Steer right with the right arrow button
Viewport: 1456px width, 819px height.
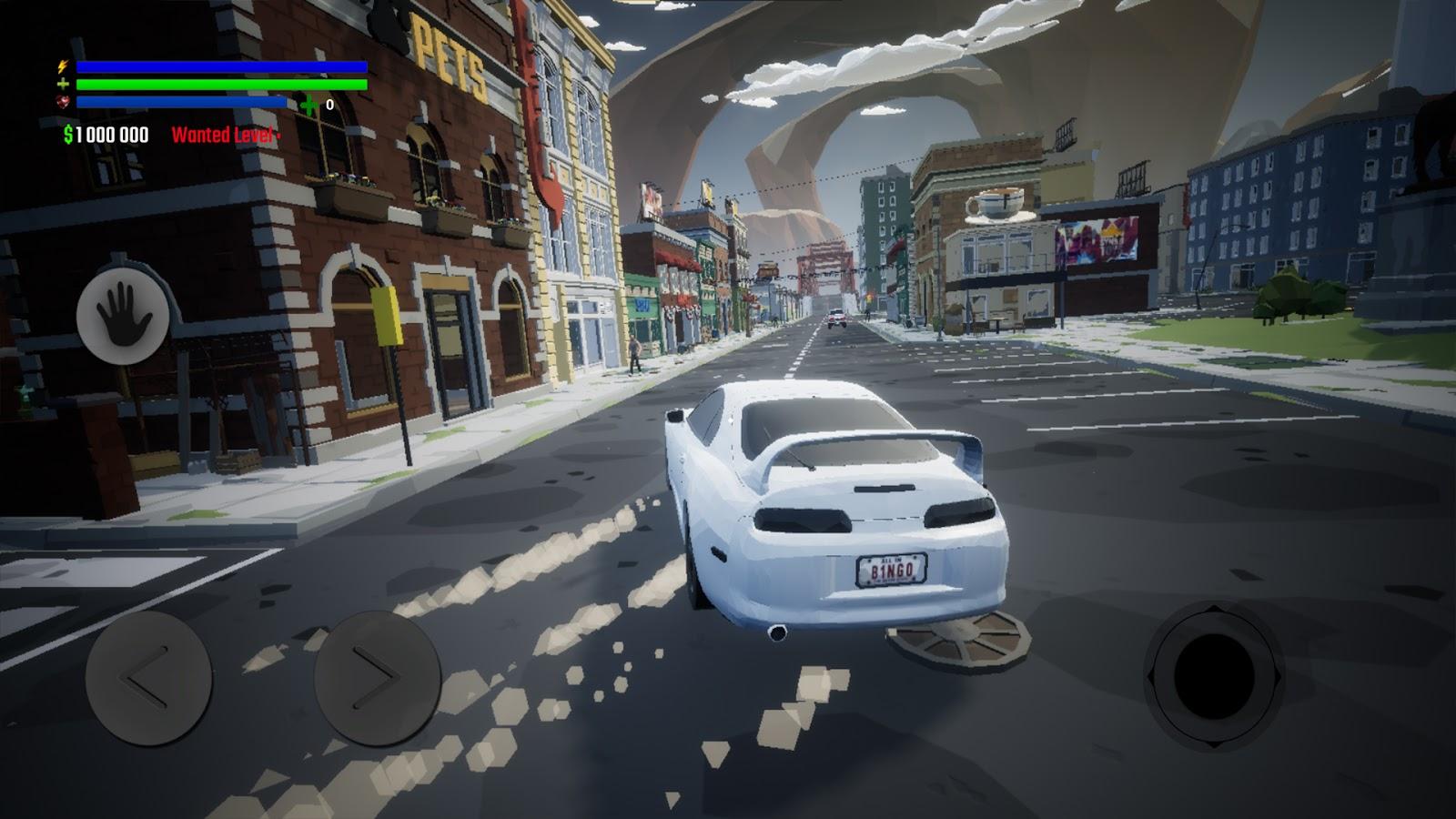pos(377,677)
